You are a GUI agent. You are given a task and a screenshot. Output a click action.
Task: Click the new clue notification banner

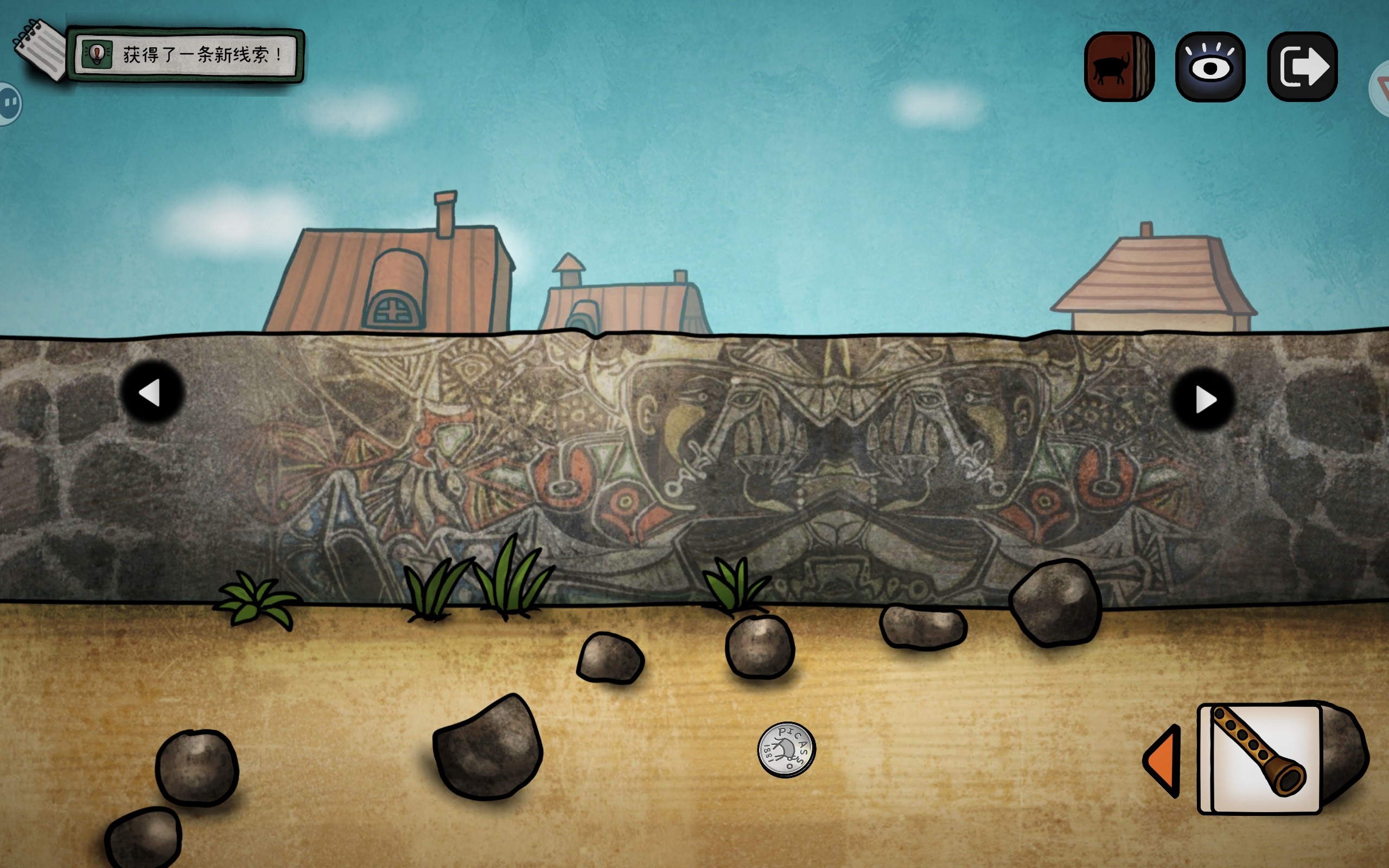coord(186,56)
